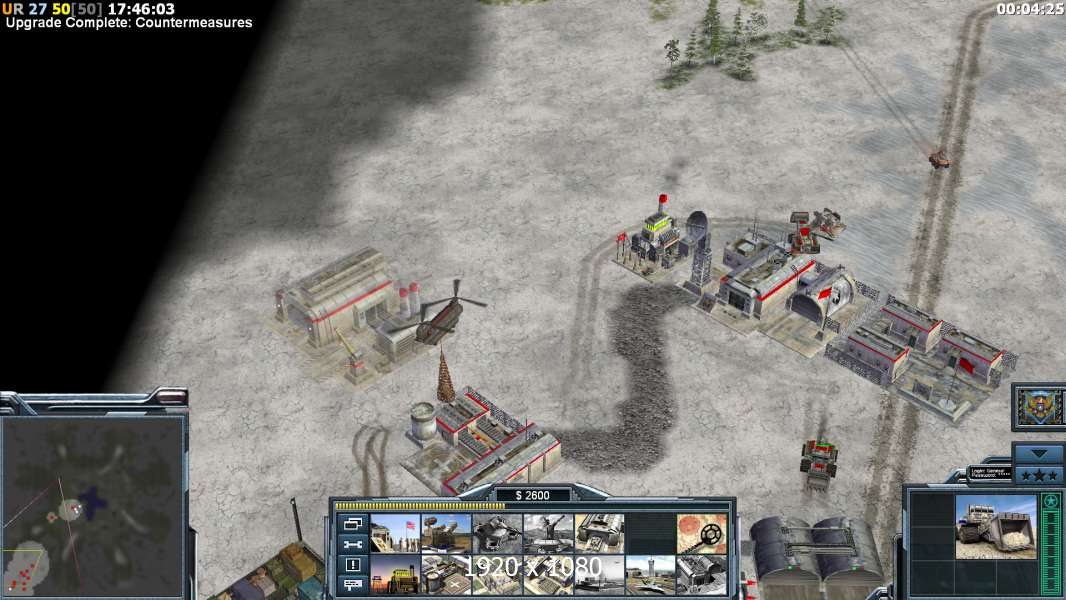
Task: Click the exclamation mark button
Action: pyautogui.click(x=352, y=564)
